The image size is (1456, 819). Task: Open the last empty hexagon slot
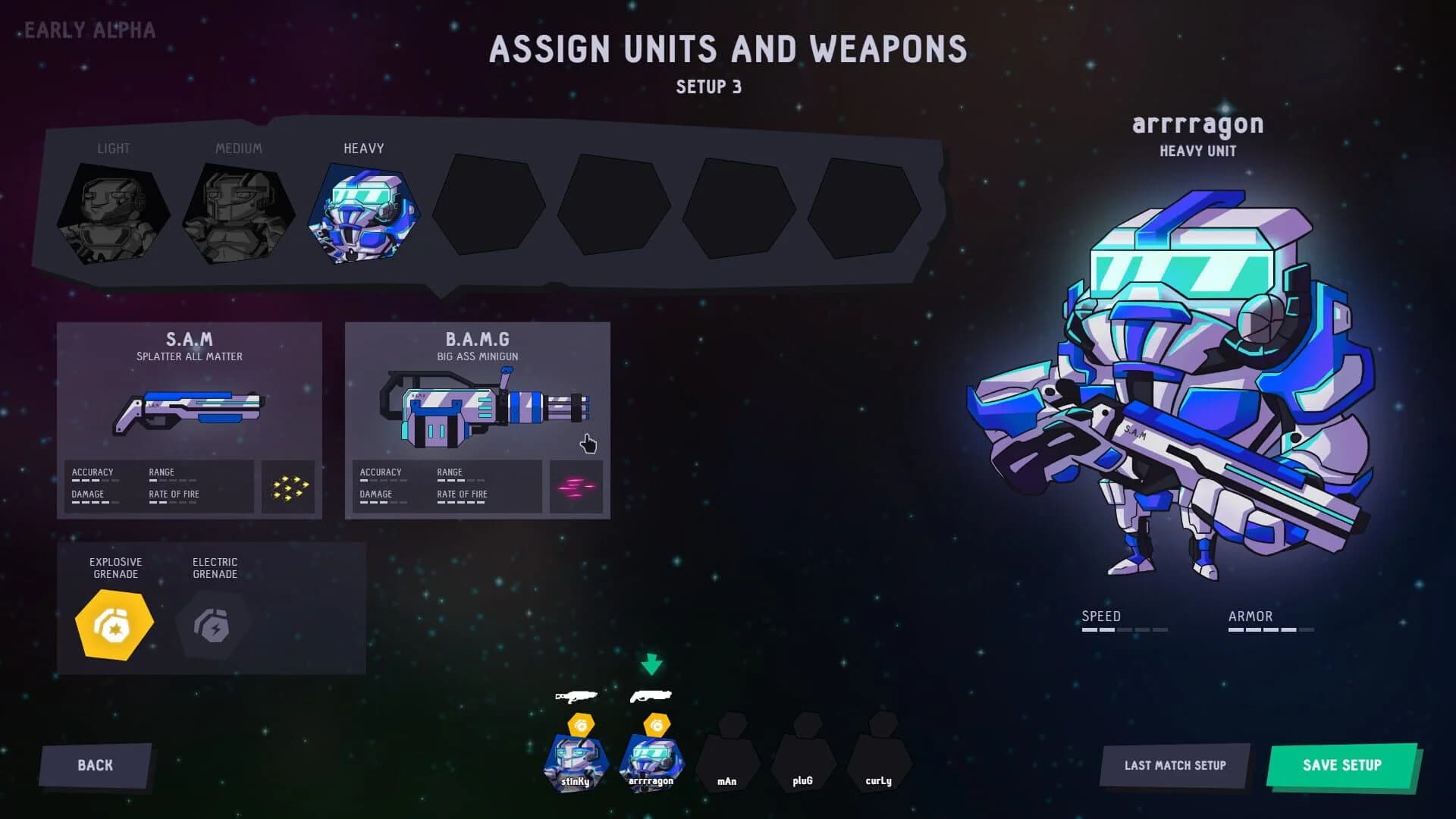864,206
